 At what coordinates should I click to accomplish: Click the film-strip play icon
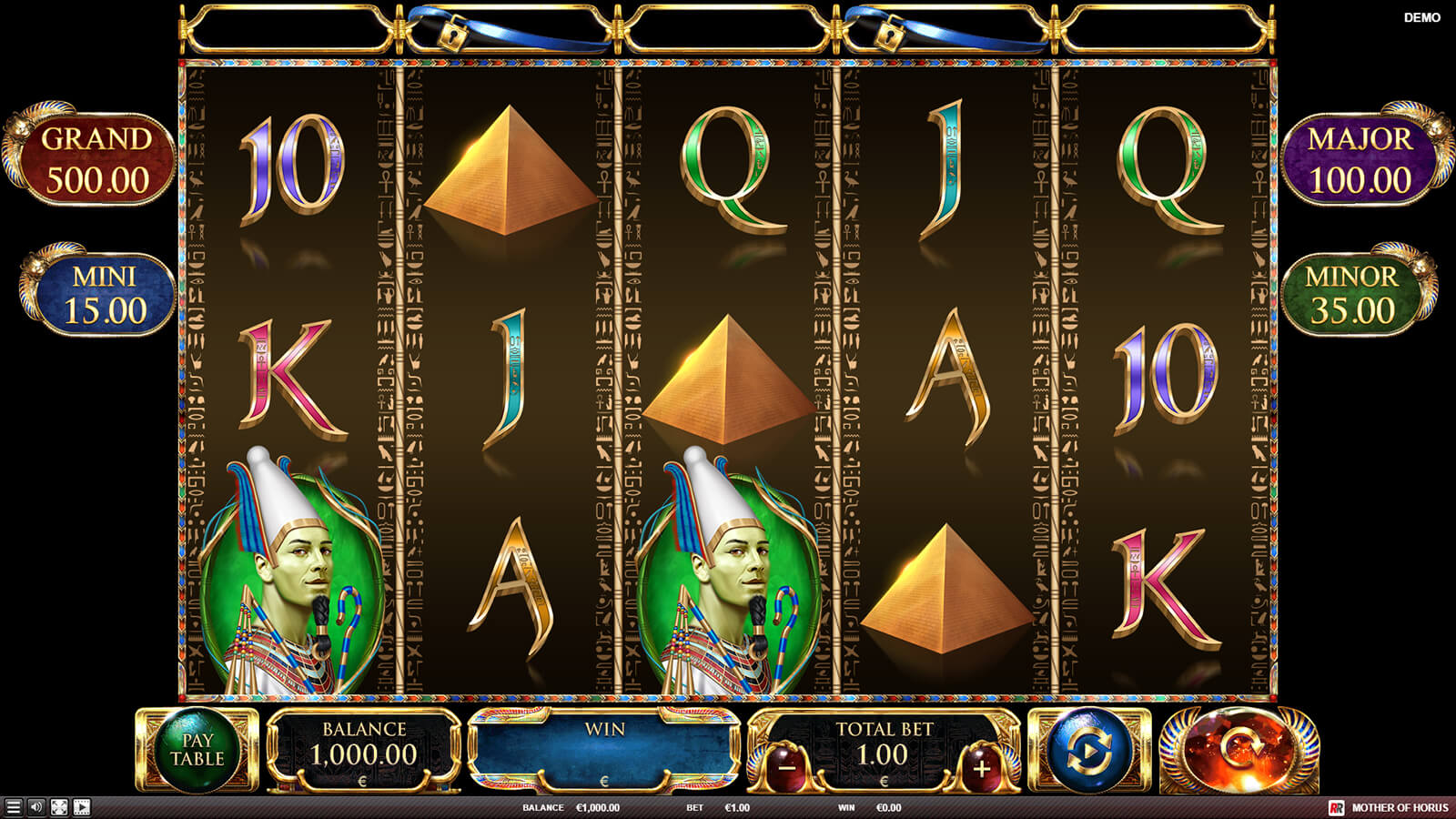pos(82,807)
